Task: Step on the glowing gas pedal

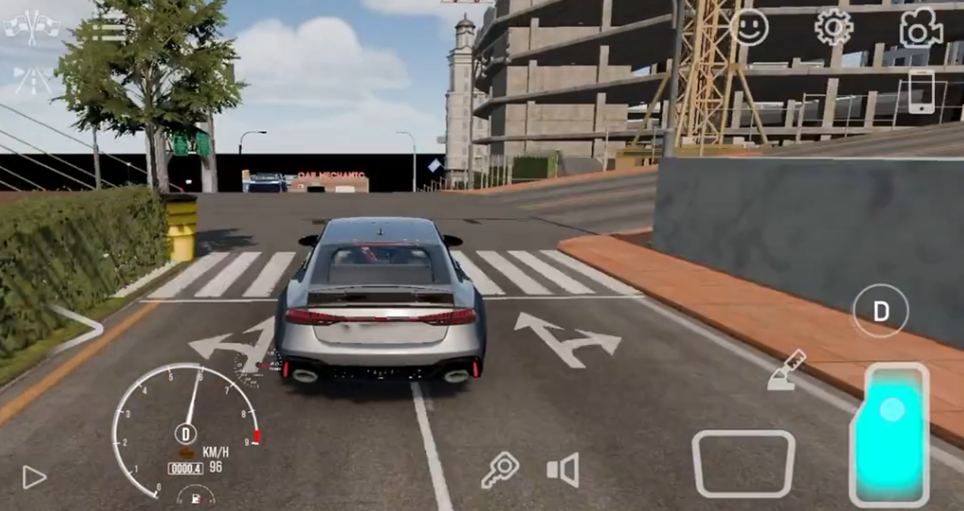Action: 890,433
